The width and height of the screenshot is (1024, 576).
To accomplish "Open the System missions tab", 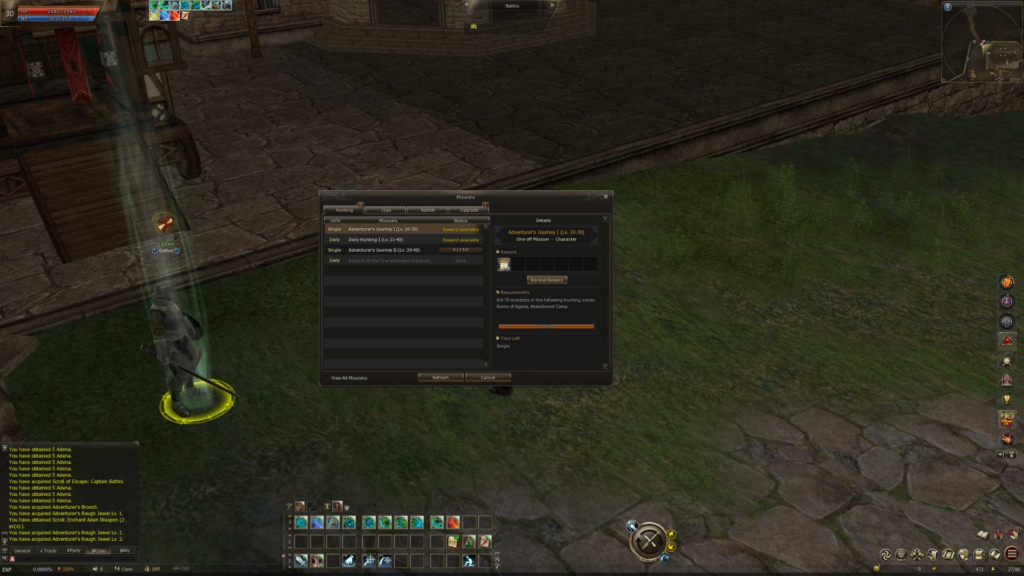I will click(427, 210).
